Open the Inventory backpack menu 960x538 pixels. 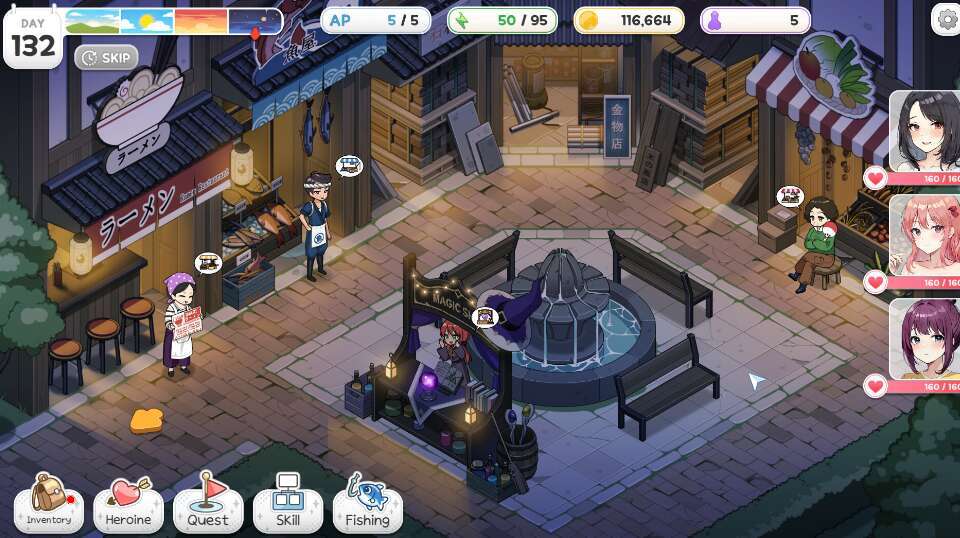pos(48,505)
